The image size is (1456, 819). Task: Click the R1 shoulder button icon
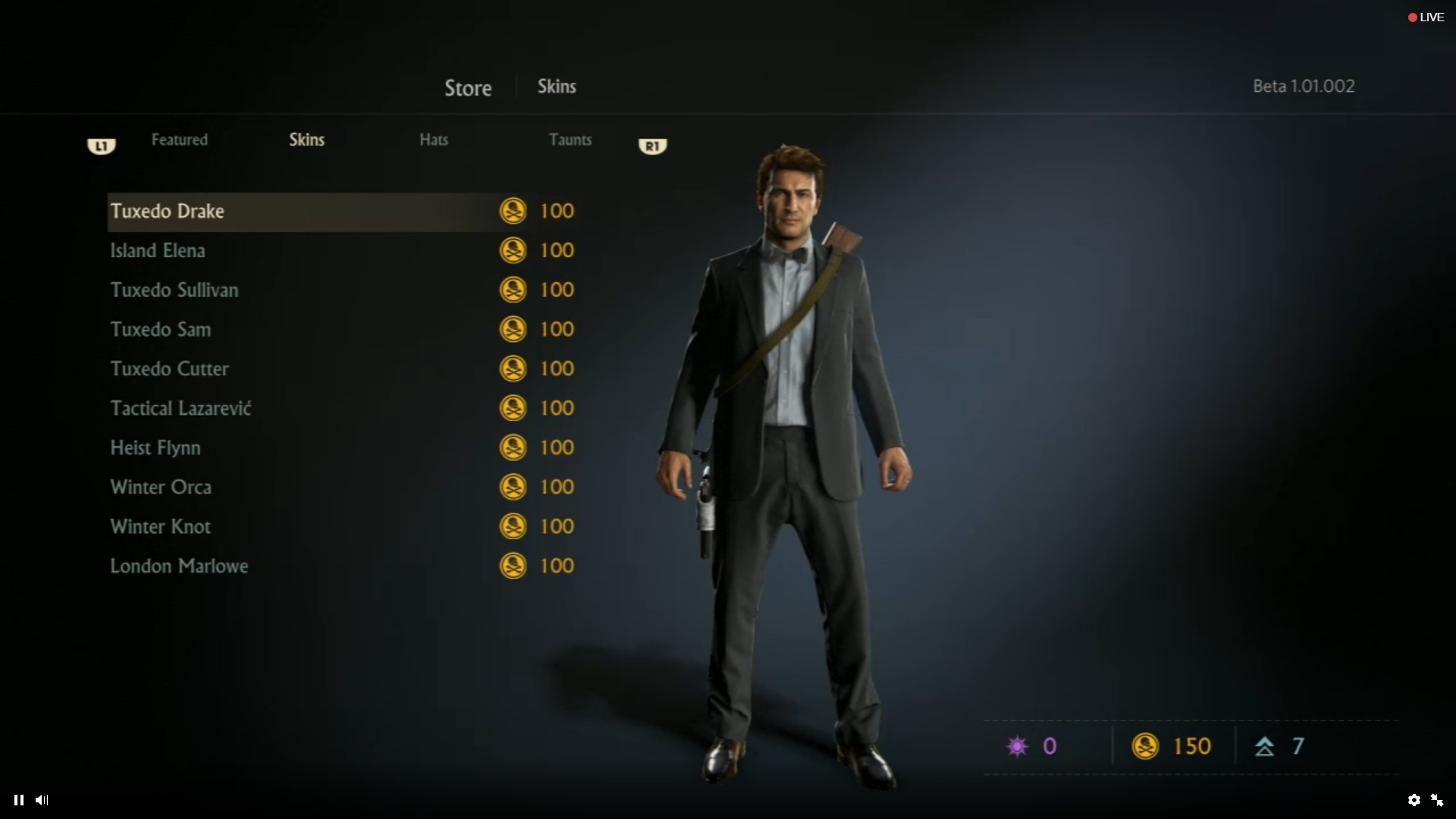pos(652,146)
